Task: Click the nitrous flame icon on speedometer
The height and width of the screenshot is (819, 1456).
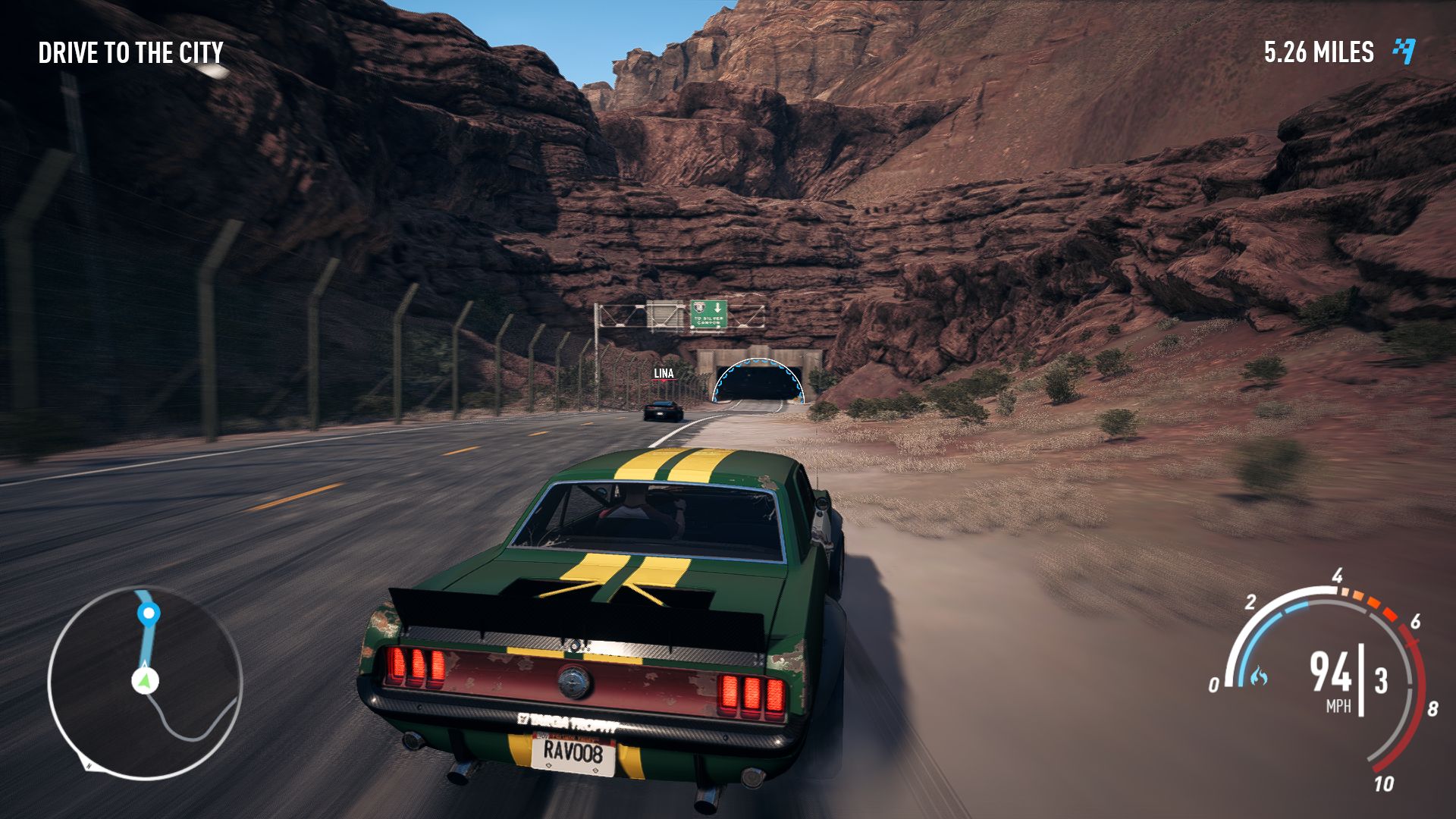Action: click(x=1259, y=675)
